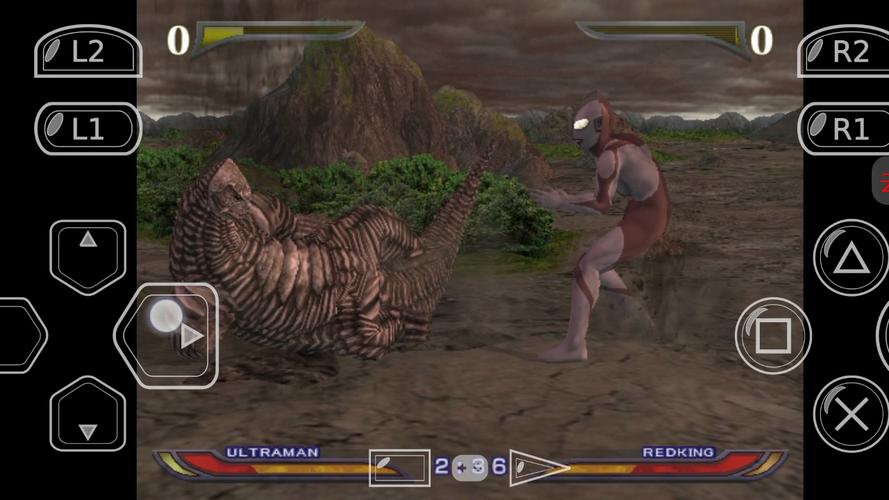Tap the L1 shoulder button

pyautogui.click(x=86, y=128)
